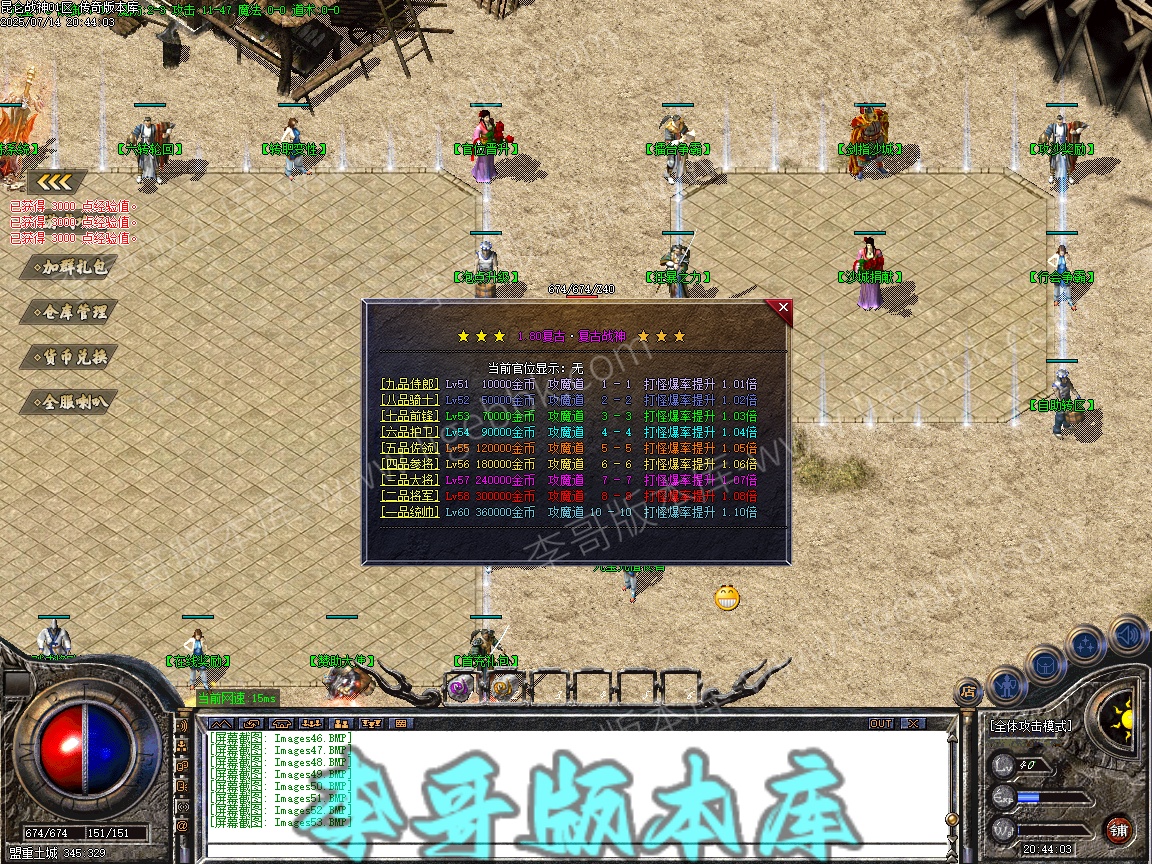Viewport: 1152px width, 864px height.
Task: Click the 铺 stall button
Action: (1118, 830)
